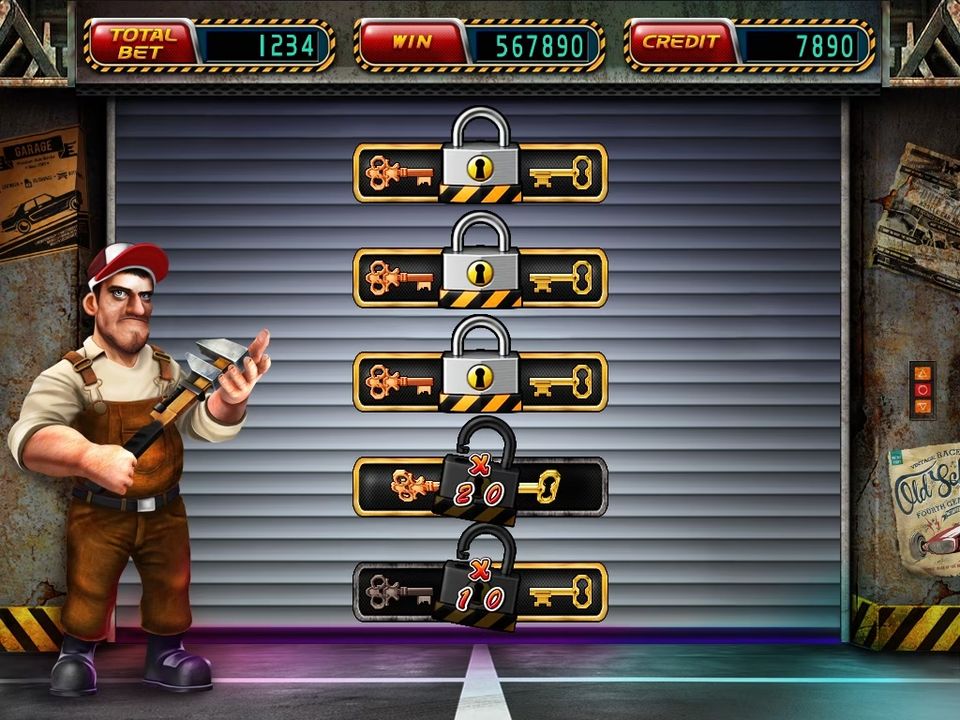Select the gold key directly above the x20 lock

[562, 381]
